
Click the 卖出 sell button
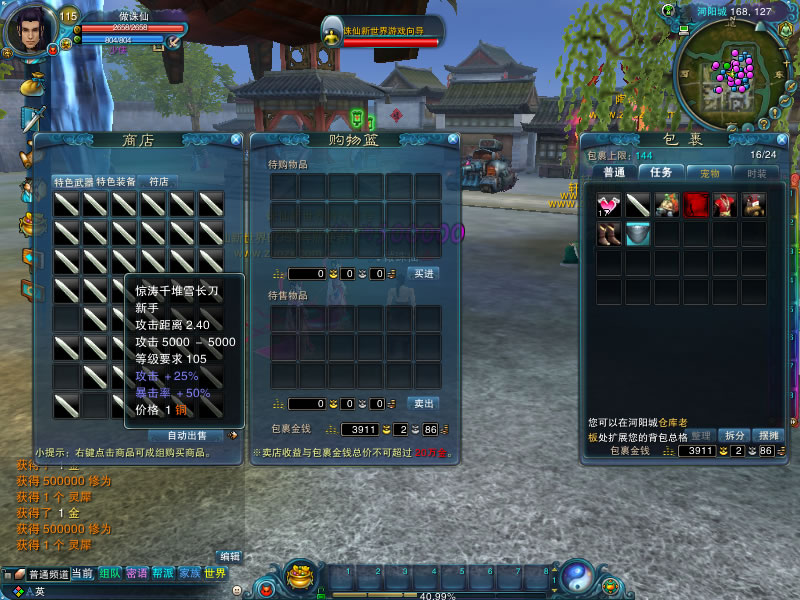click(x=423, y=403)
